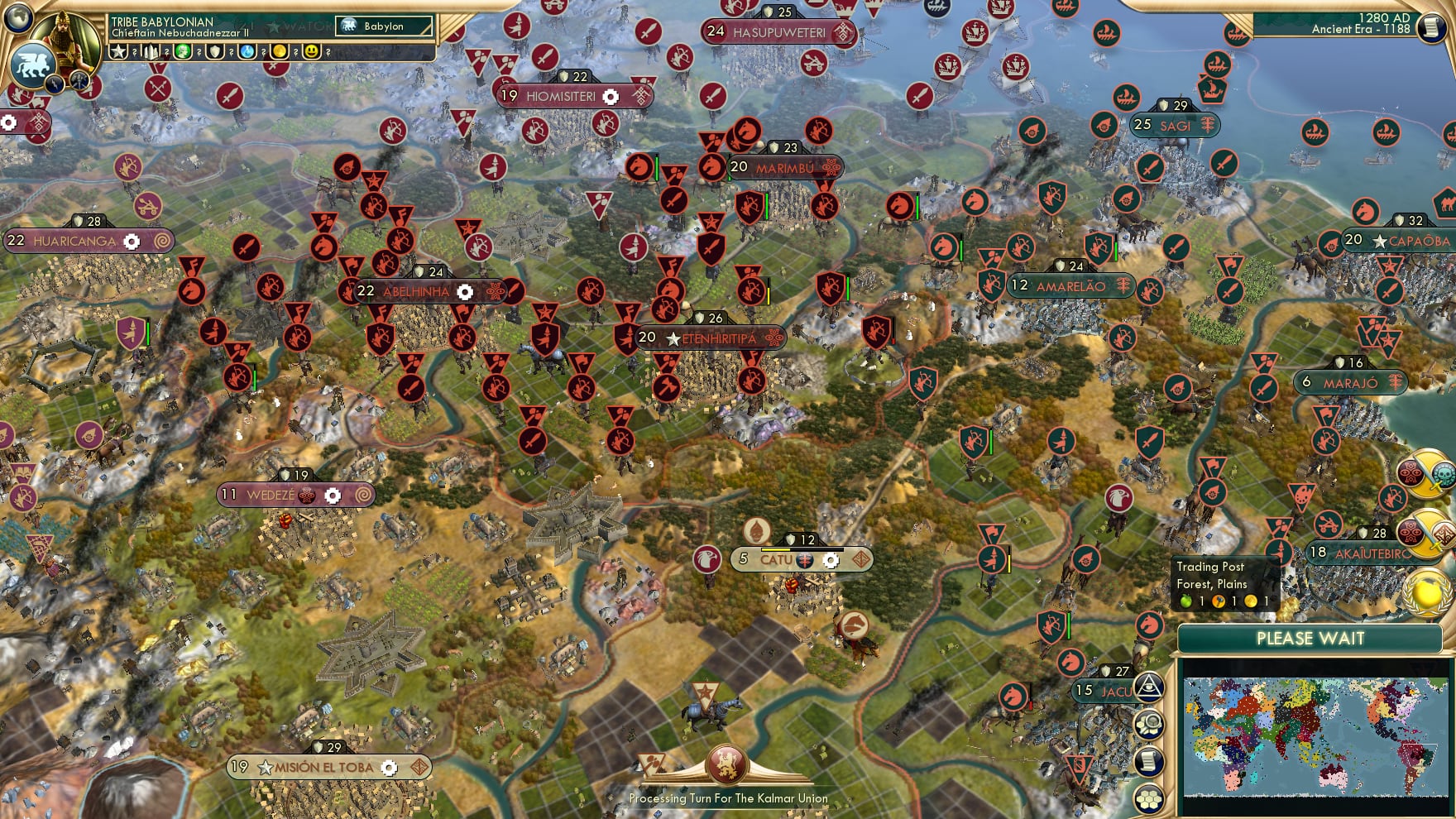The image size is (1456, 819).
Task: Click the science flask icon in the top bar
Action: (247, 51)
